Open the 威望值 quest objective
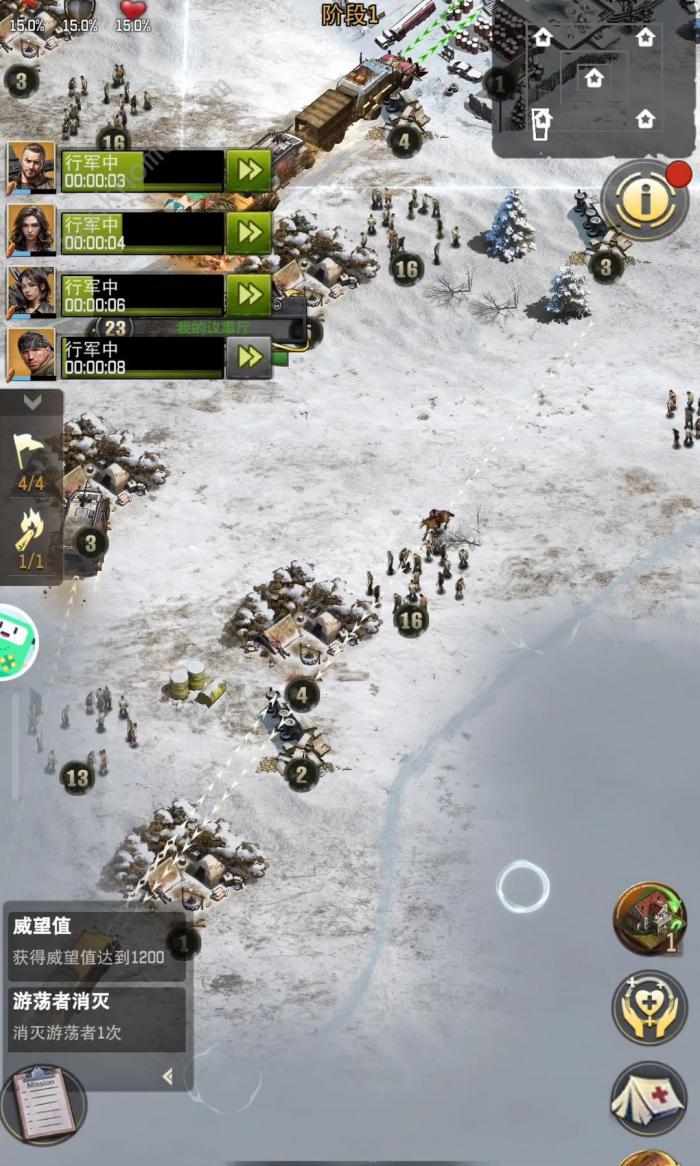The width and height of the screenshot is (700, 1166). pyautogui.click(x=96, y=942)
